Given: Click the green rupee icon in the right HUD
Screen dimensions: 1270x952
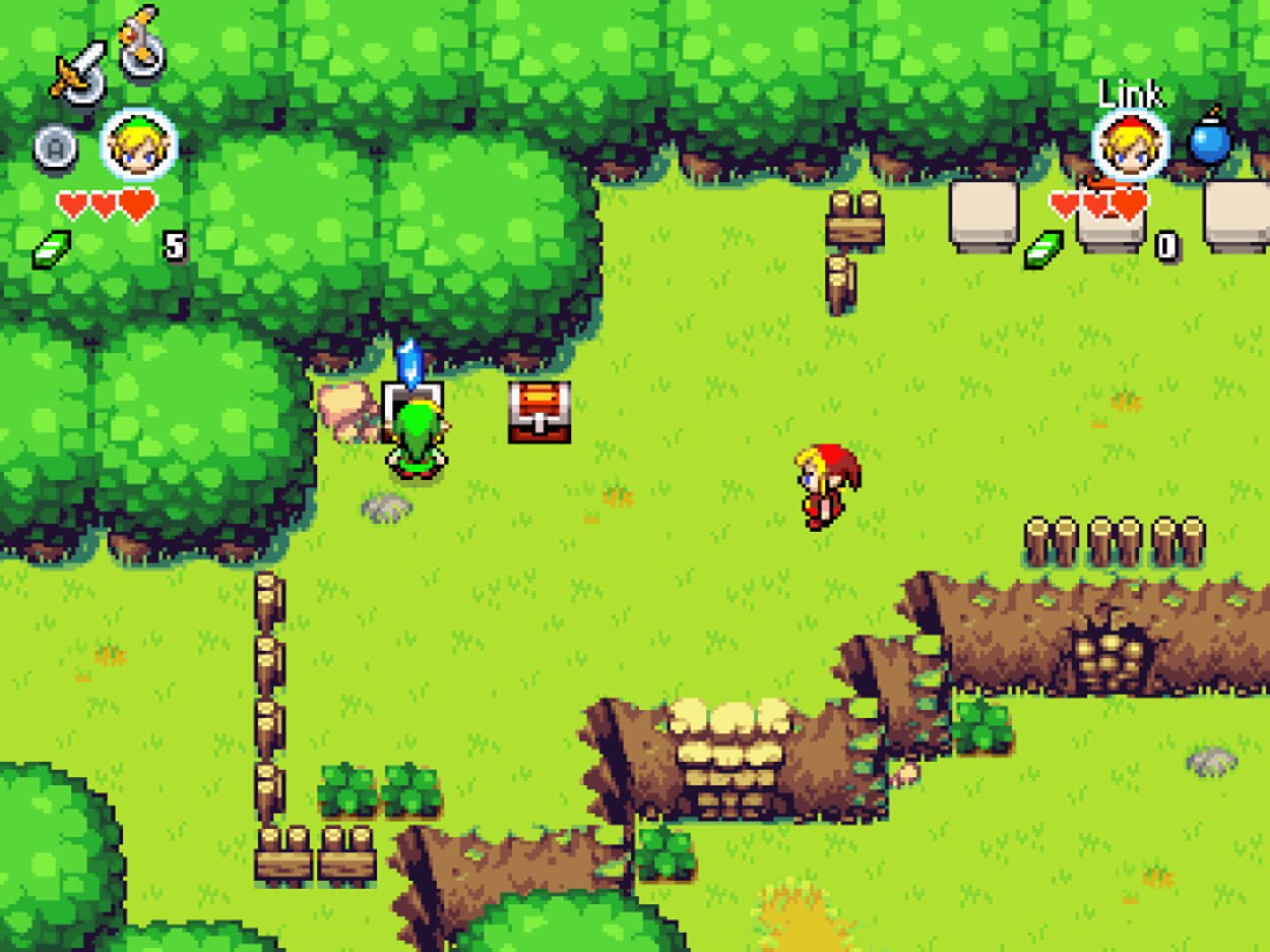Looking at the screenshot, I should pyautogui.click(x=1042, y=249).
